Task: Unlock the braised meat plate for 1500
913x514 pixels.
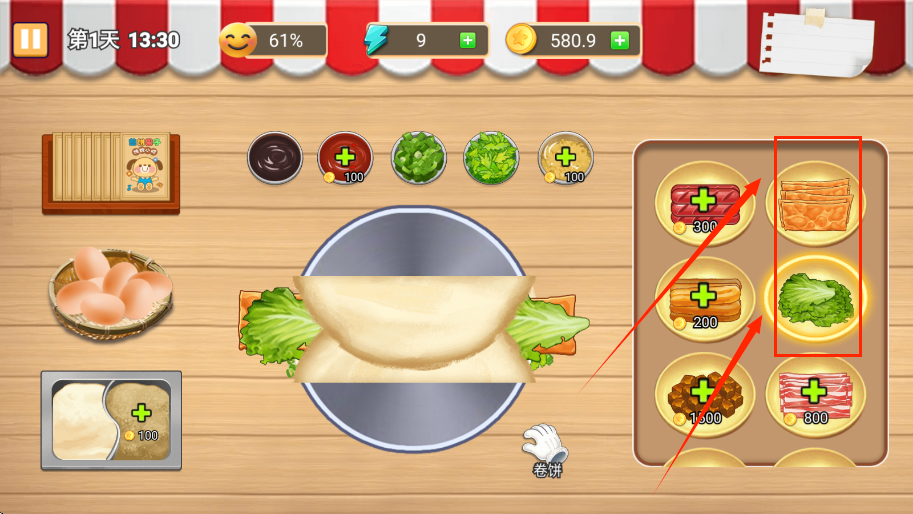Action: 704,393
